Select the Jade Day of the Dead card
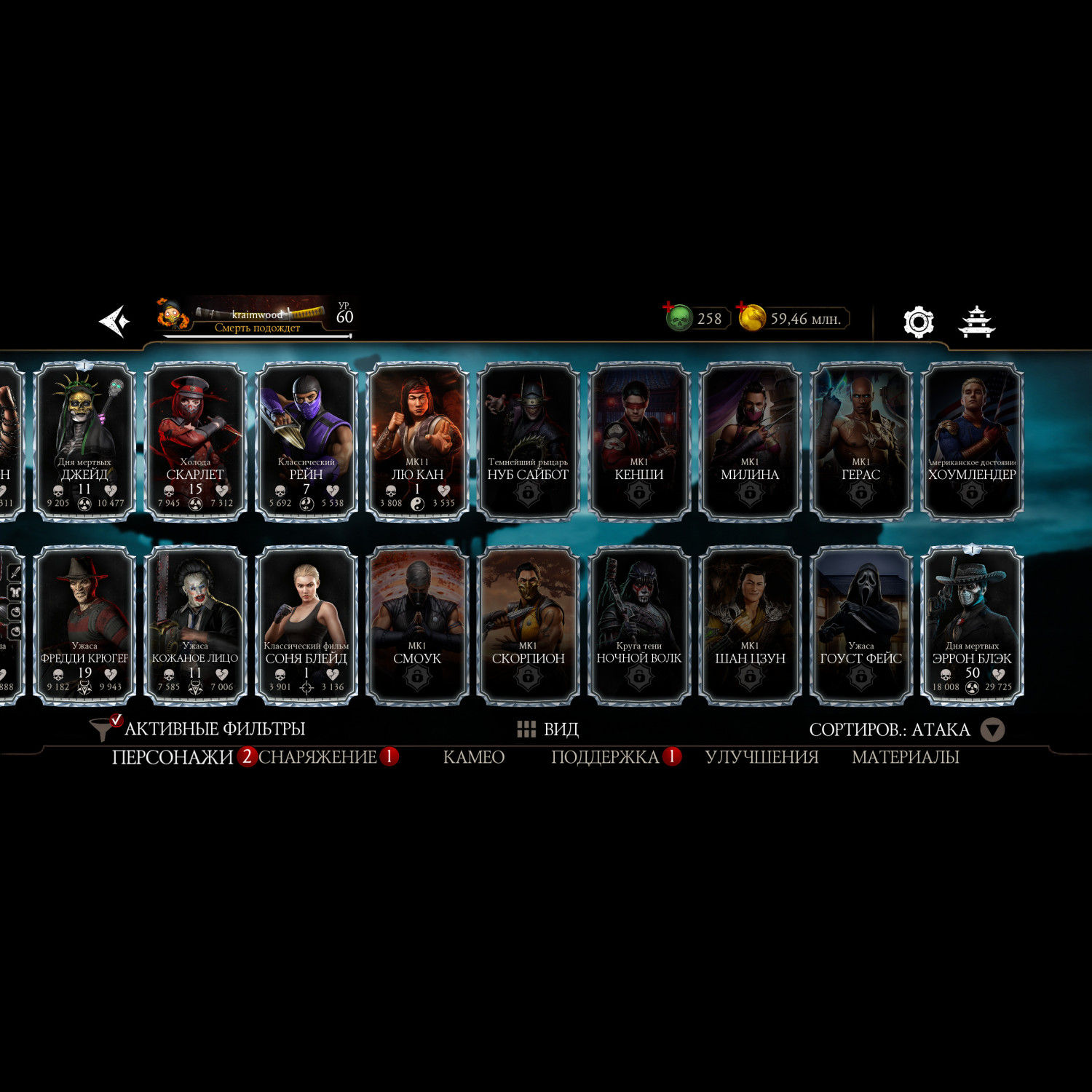This screenshot has width=1092, height=1092. coord(84,441)
